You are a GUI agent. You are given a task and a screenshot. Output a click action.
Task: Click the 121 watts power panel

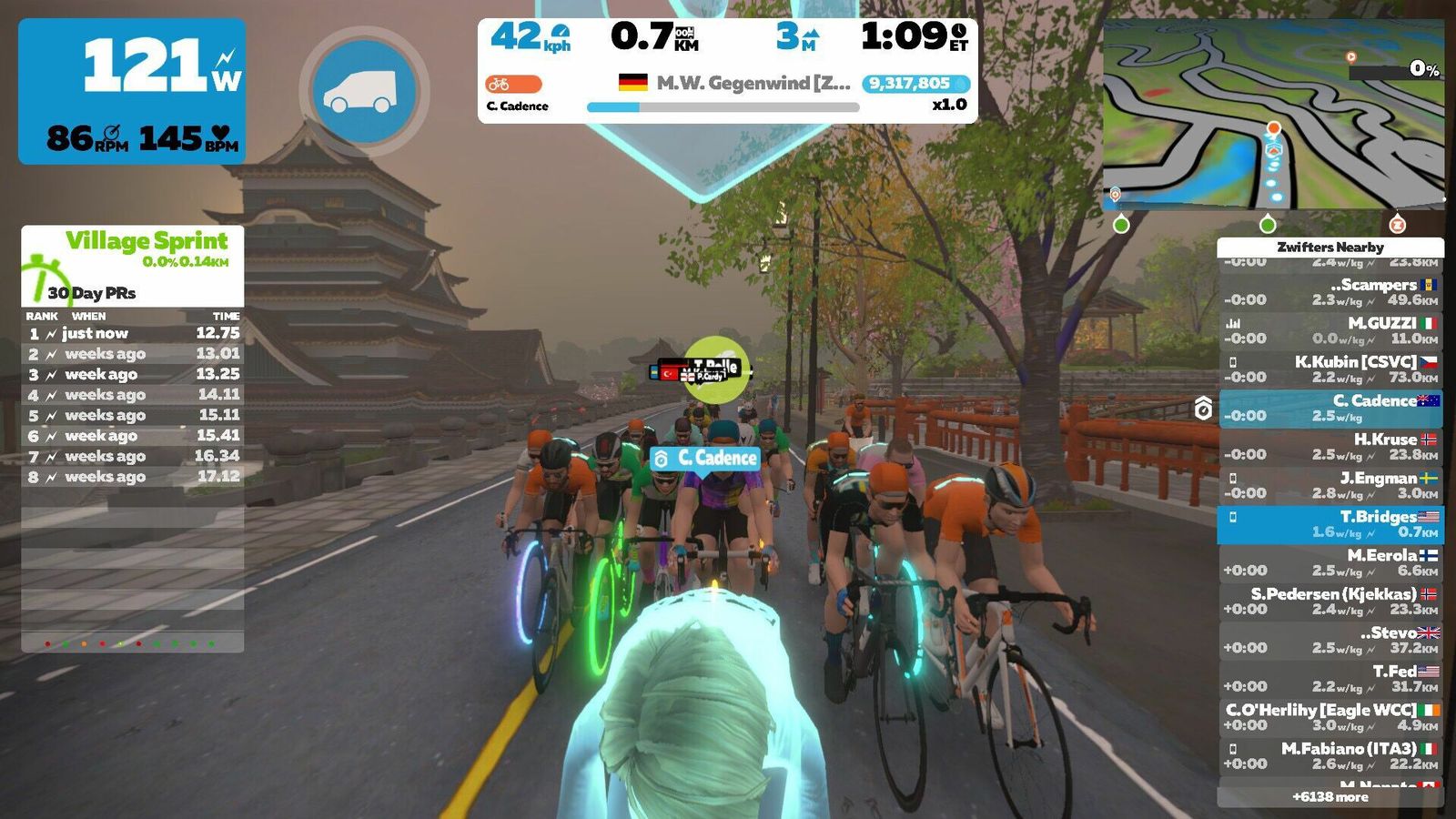tap(132, 91)
